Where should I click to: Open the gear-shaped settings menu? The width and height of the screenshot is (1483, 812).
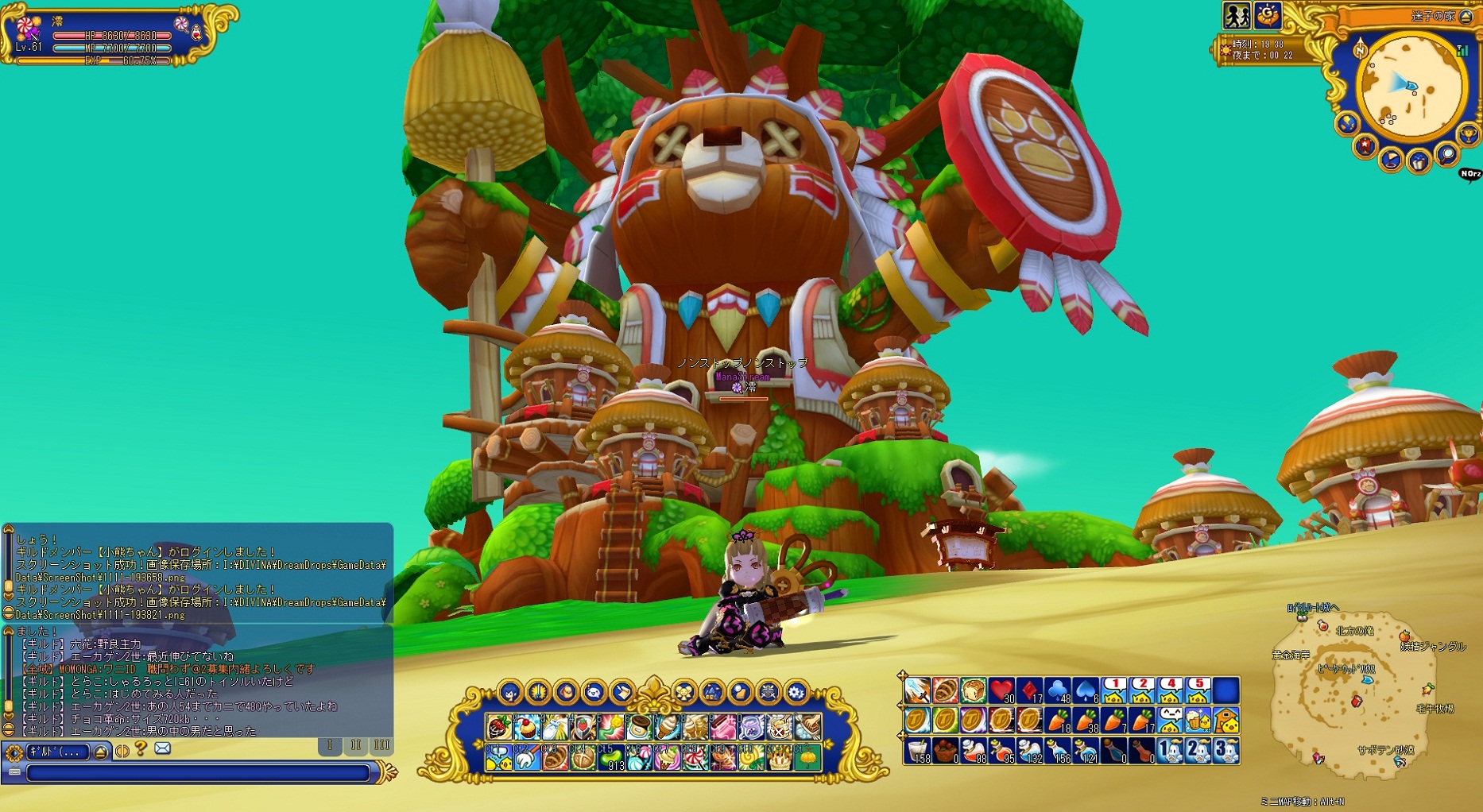[796, 693]
